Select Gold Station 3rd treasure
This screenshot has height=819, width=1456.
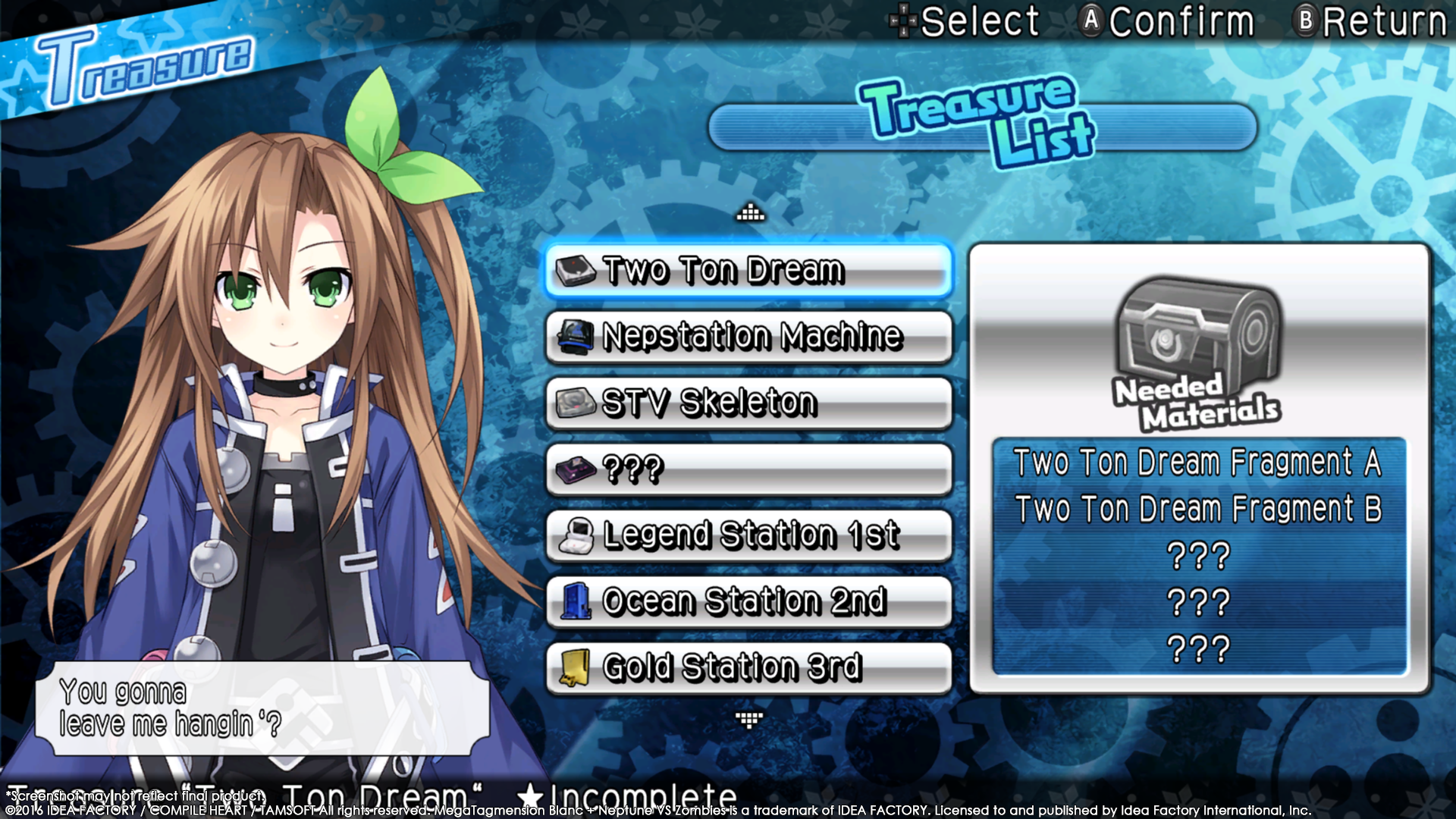click(x=748, y=667)
